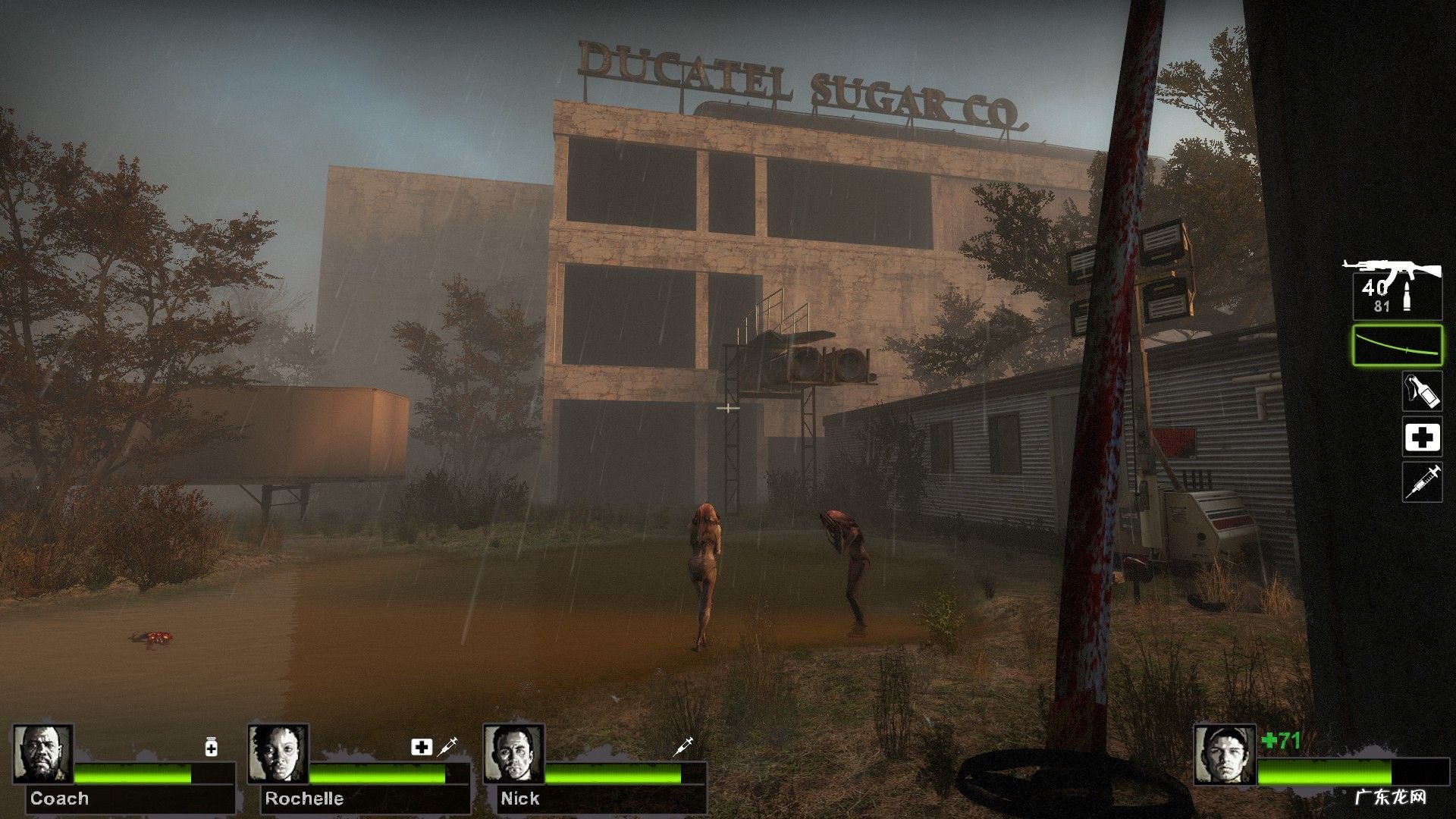The image size is (1456, 819).
Task: Click your own survivor portrait
Action: (x=1225, y=754)
